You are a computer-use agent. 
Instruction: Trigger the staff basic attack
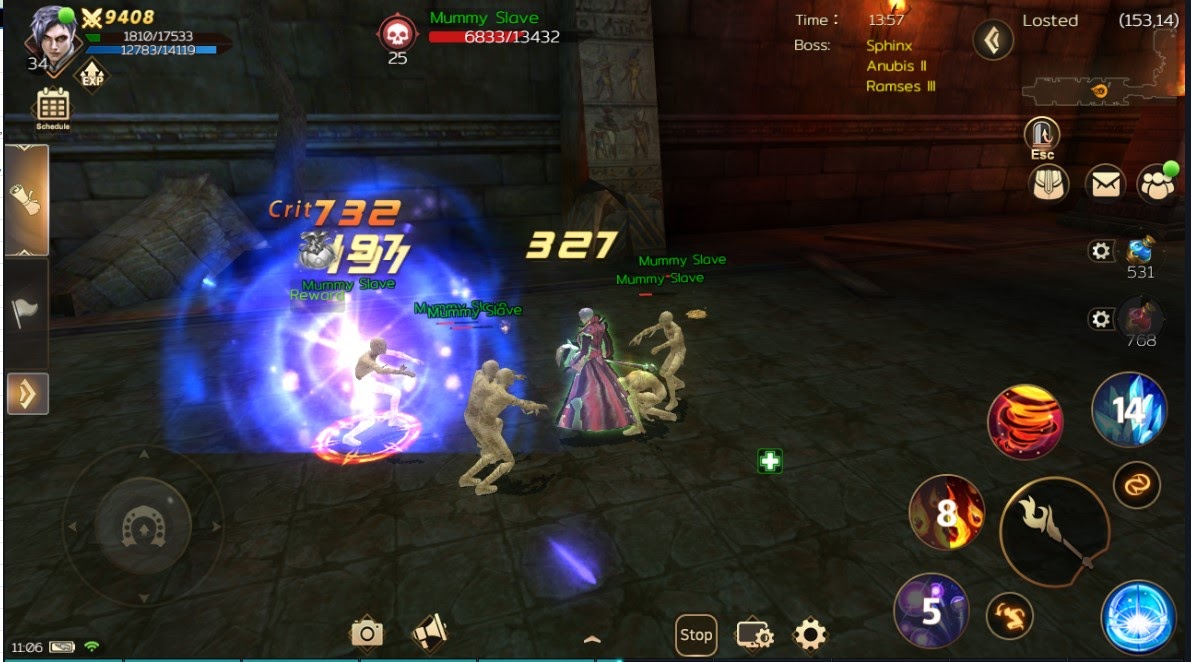[1054, 531]
